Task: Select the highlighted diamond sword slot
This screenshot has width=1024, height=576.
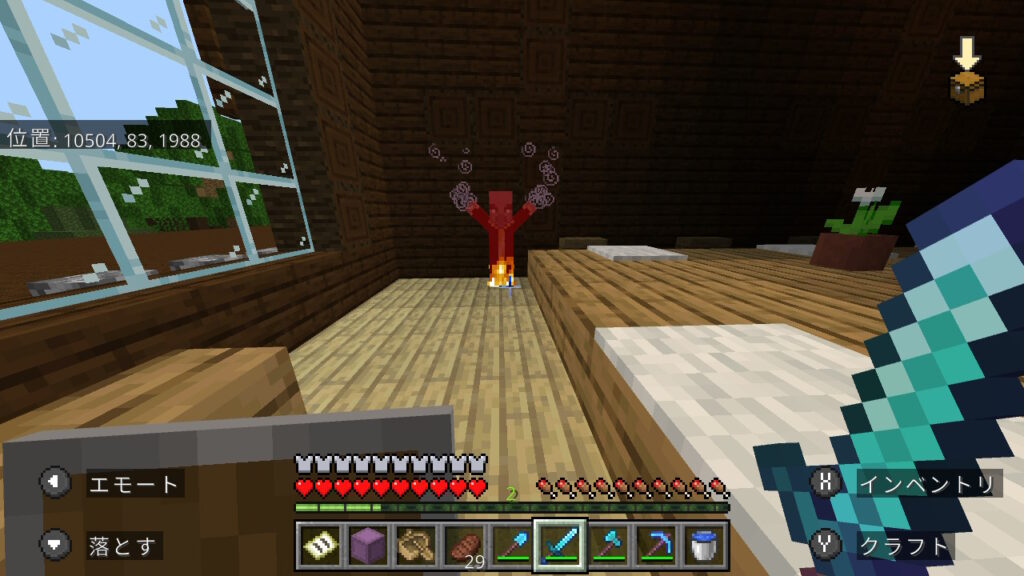Action: coord(558,546)
